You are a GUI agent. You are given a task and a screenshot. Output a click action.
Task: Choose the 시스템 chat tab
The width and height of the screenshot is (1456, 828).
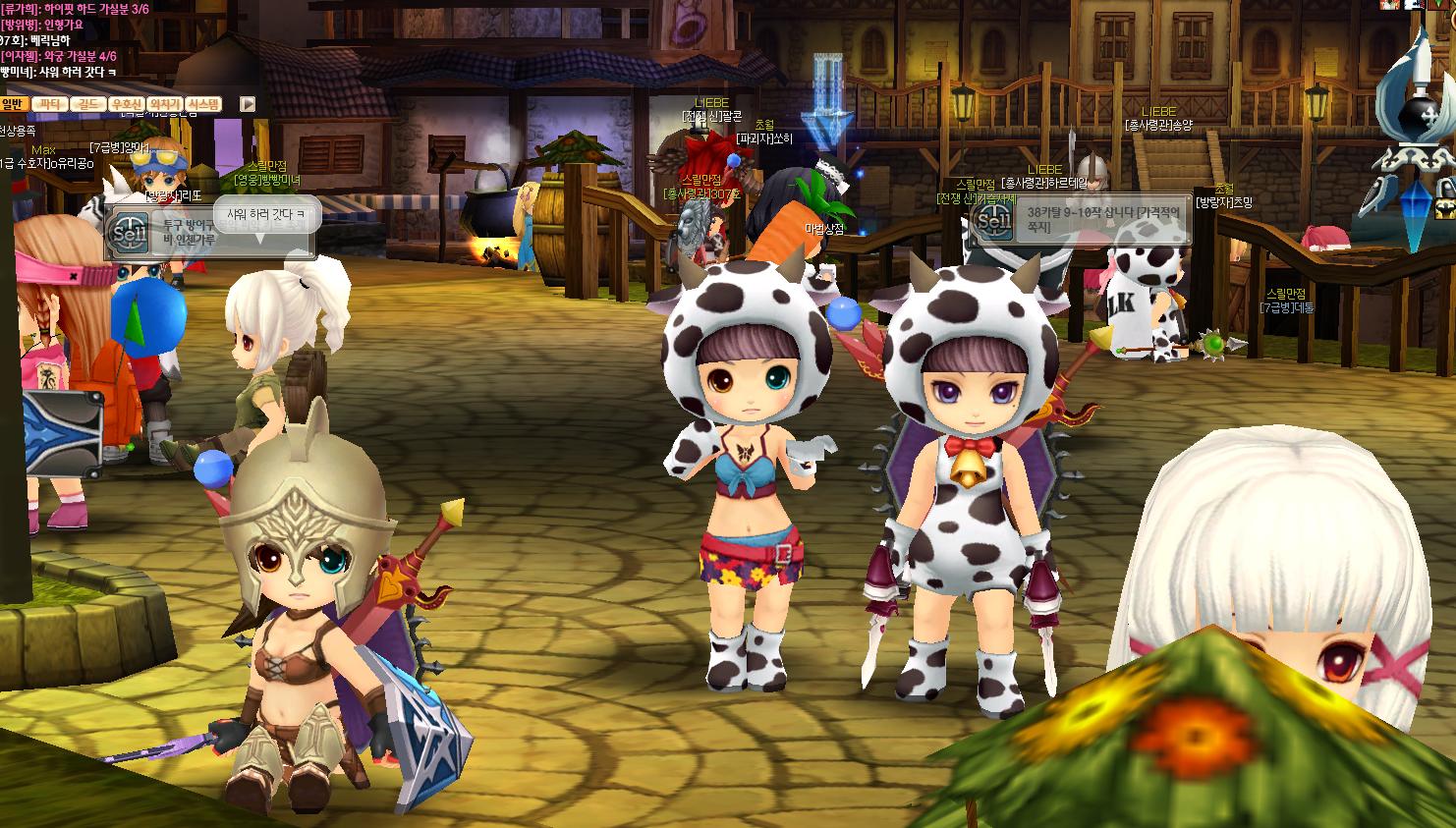click(203, 104)
